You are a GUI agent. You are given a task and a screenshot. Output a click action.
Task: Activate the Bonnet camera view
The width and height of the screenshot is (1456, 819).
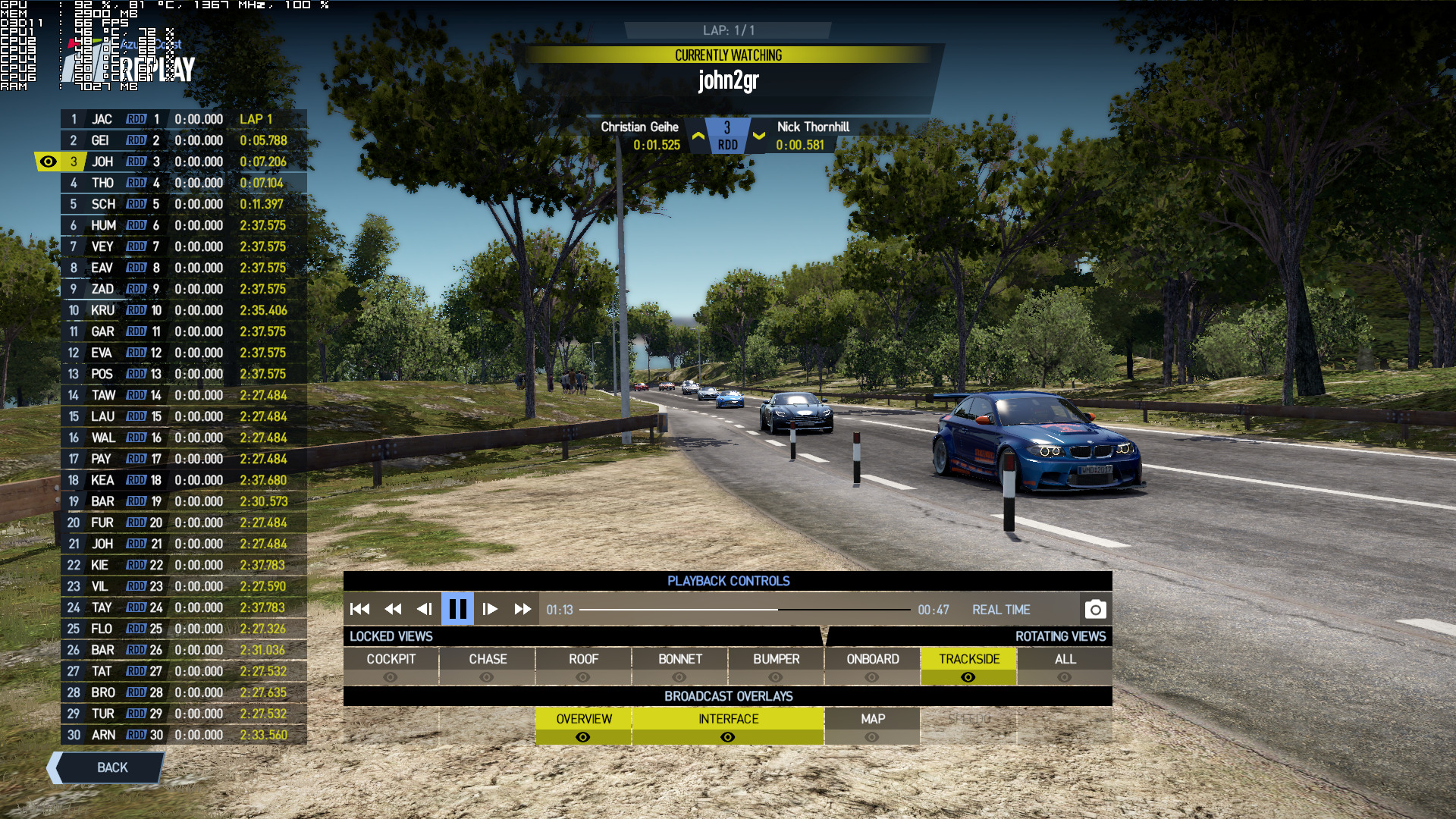coord(679,666)
